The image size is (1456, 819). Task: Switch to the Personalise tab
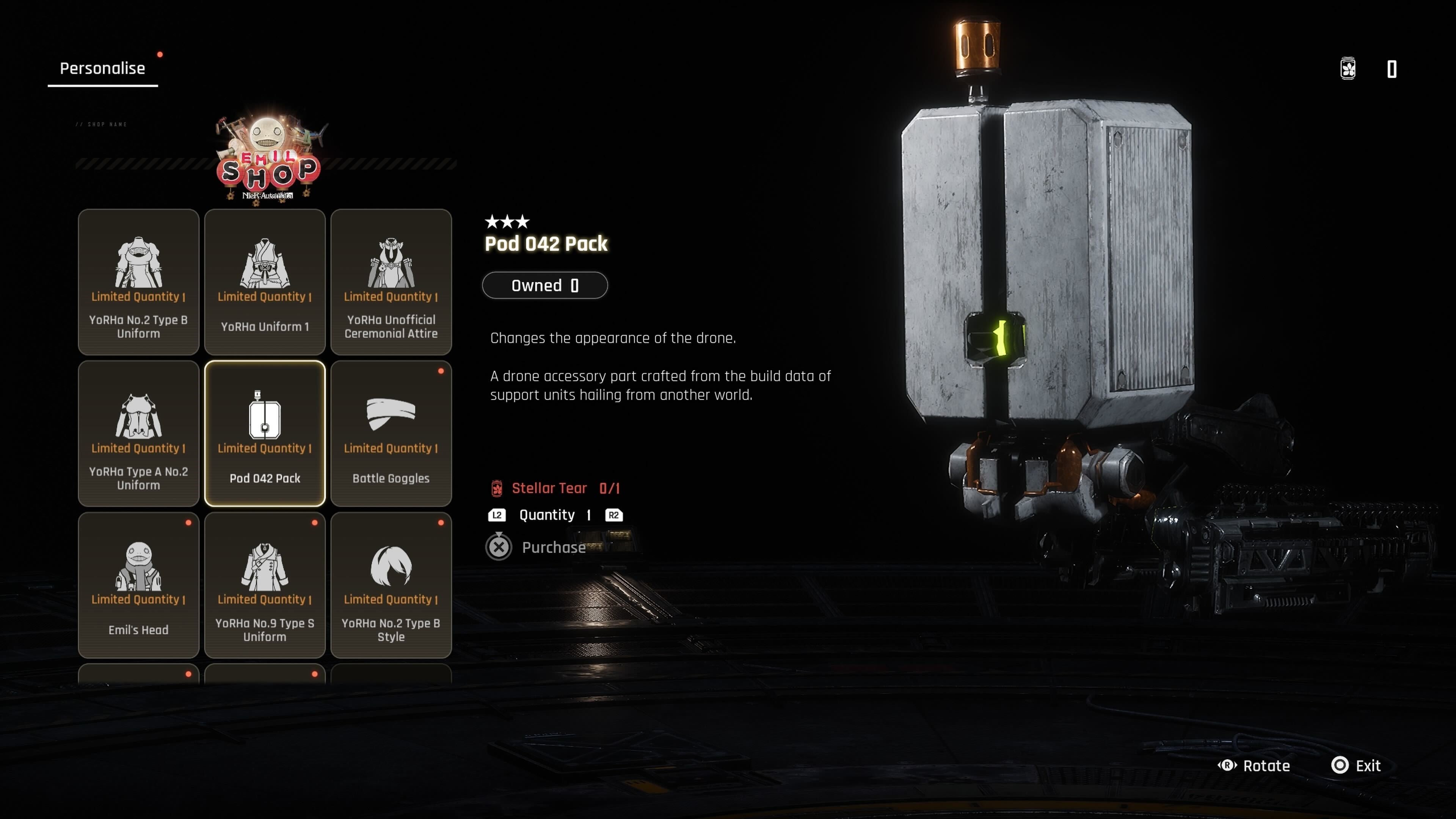102,68
